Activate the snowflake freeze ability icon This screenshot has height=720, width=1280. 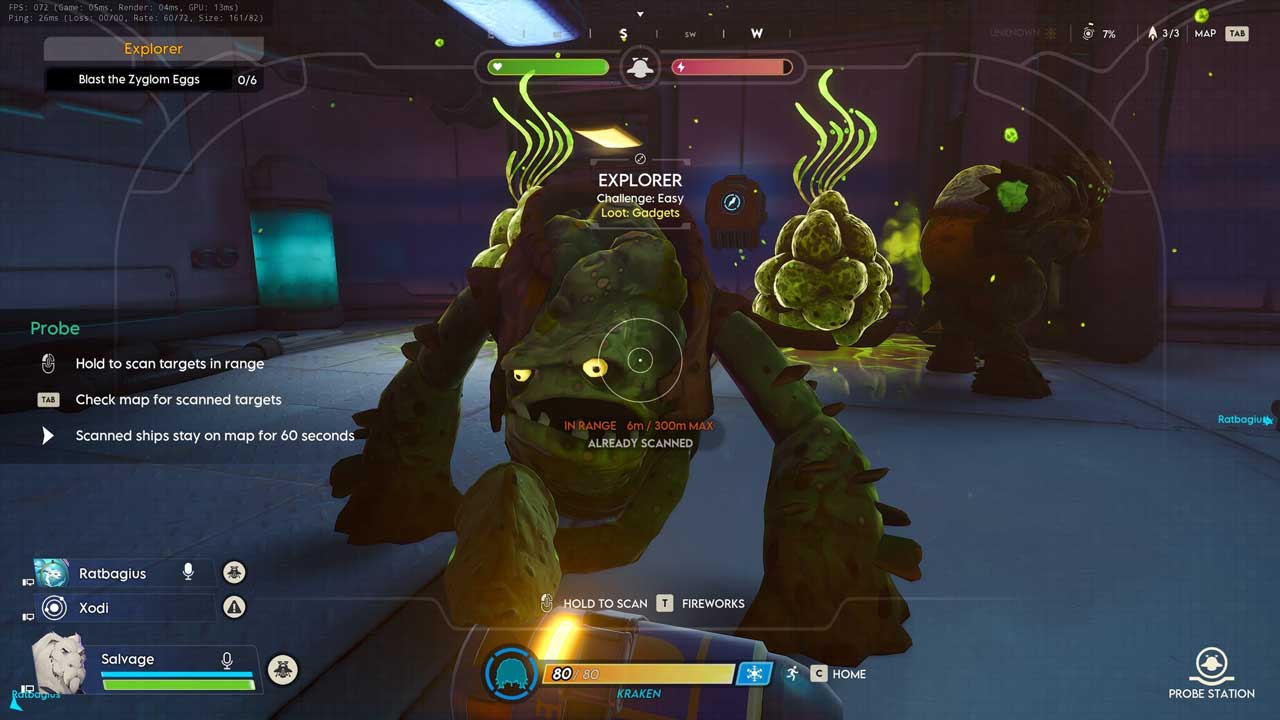(x=754, y=674)
